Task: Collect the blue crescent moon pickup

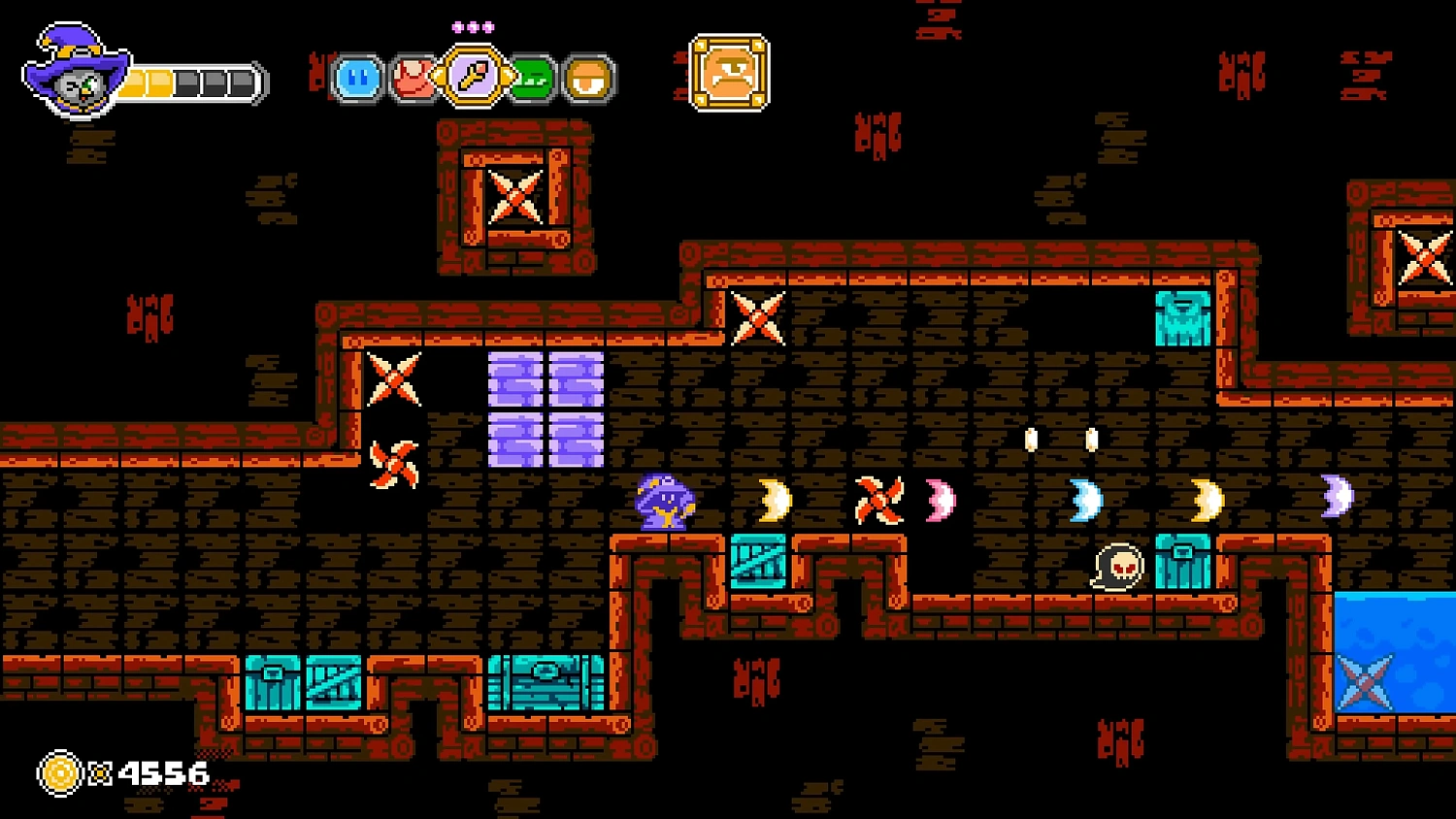Action: point(1084,499)
